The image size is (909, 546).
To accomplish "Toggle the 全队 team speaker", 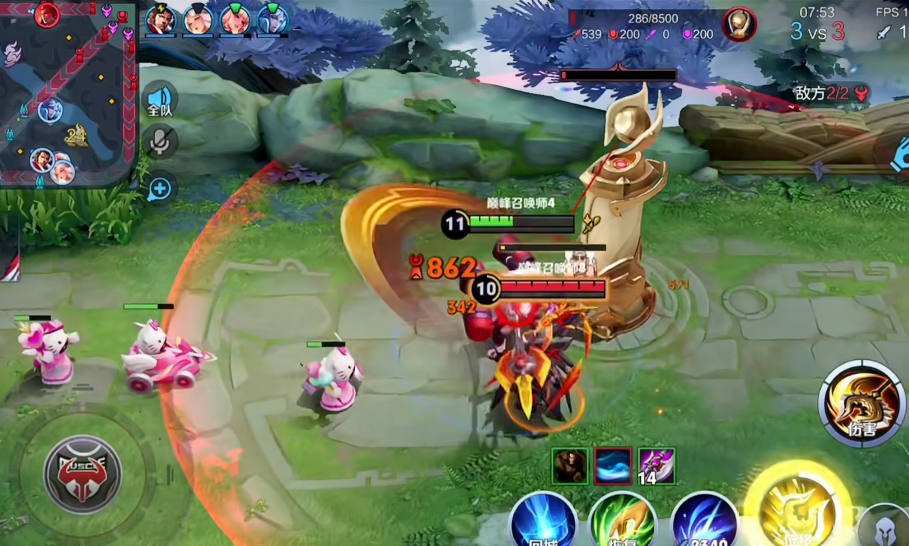I will (x=159, y=100).
